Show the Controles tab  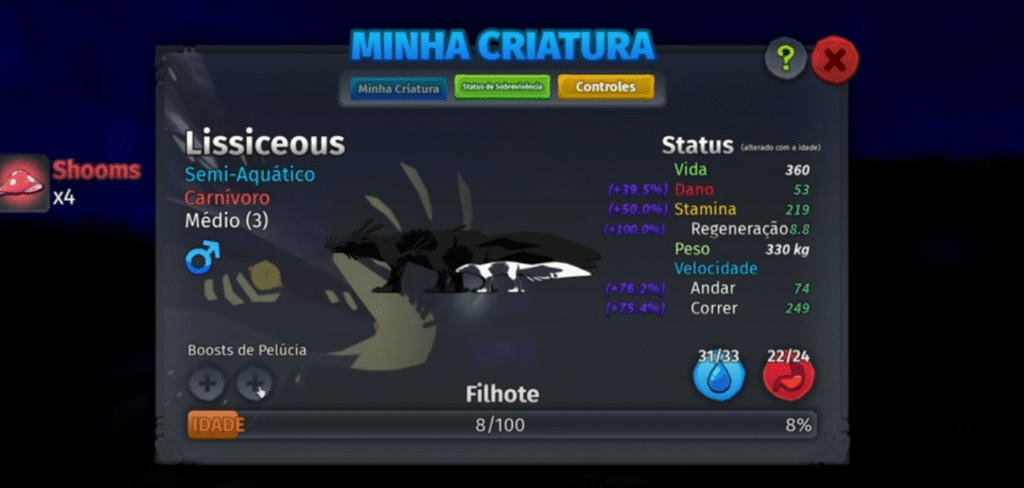605,87
